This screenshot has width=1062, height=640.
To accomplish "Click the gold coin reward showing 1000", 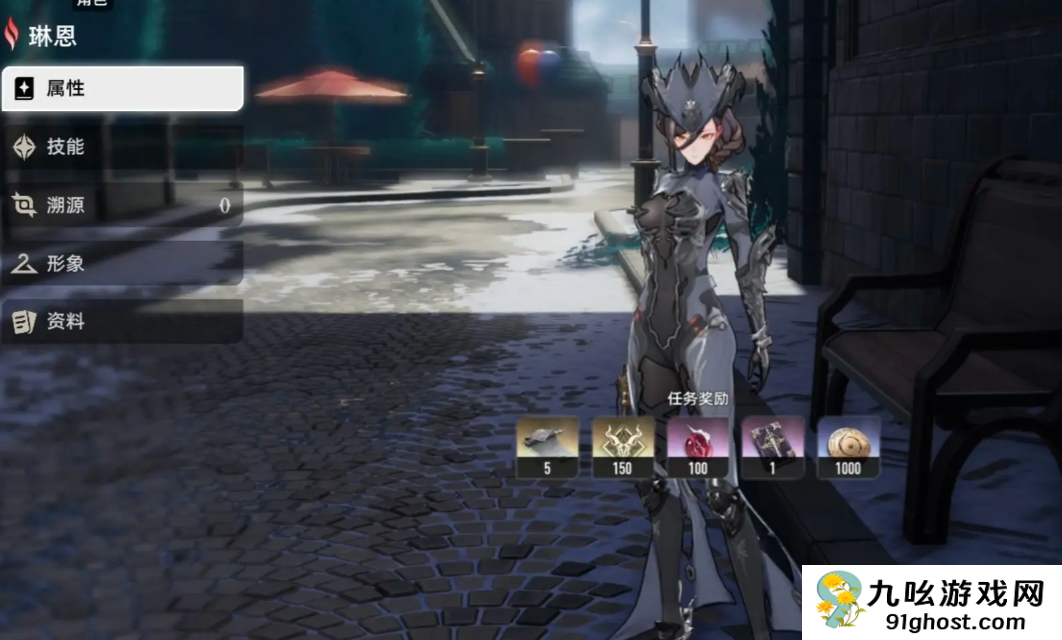I will [849, 446].
